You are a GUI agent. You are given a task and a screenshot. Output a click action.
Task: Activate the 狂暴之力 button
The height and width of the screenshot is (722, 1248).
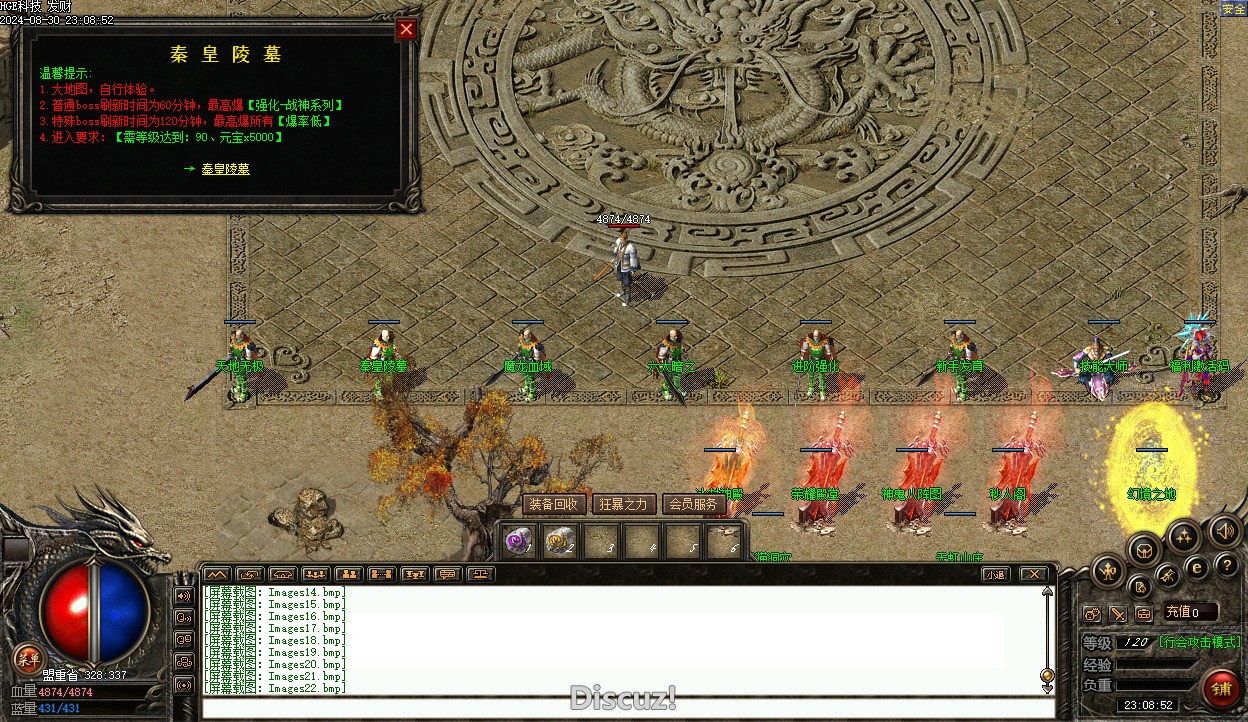coord(623,504)
